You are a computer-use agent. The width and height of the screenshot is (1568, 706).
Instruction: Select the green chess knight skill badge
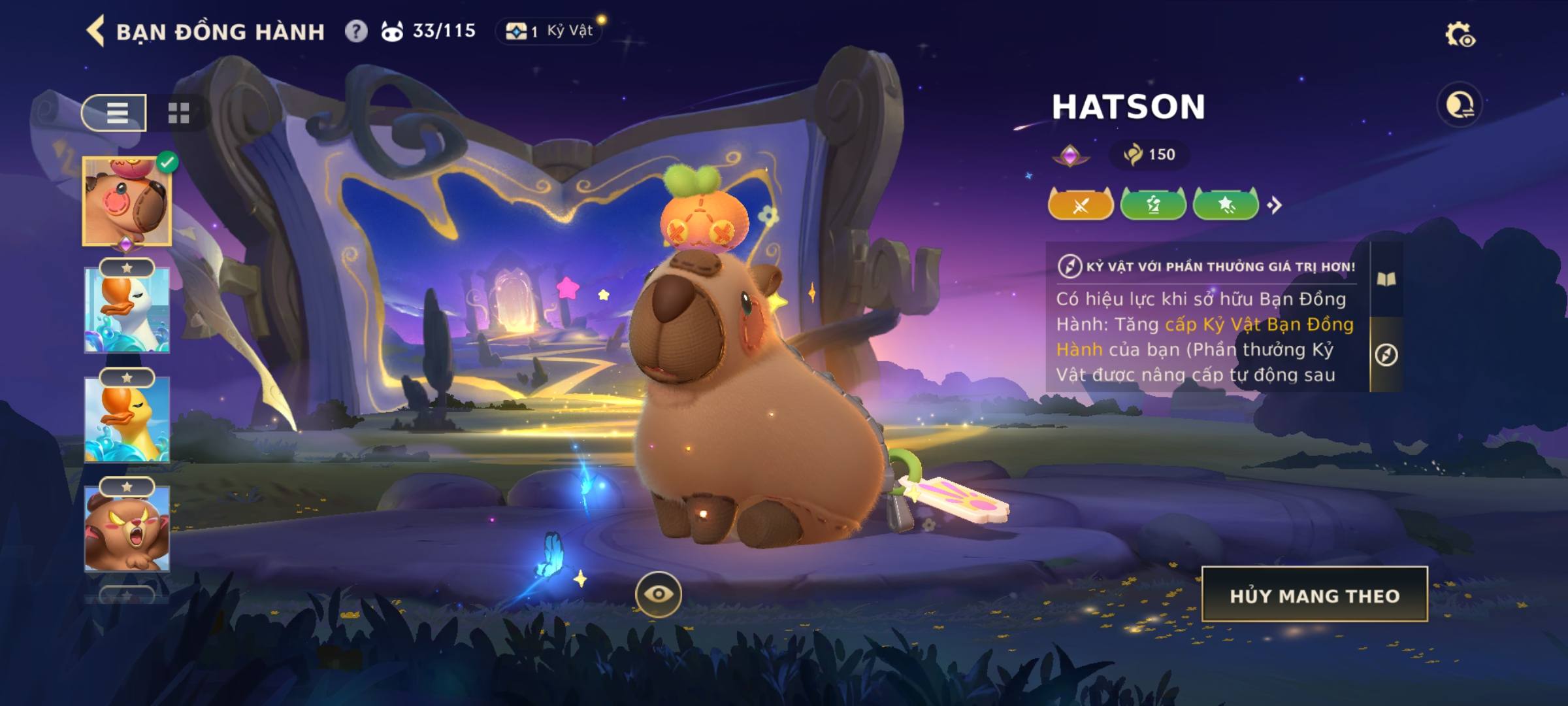[1153, 205]
